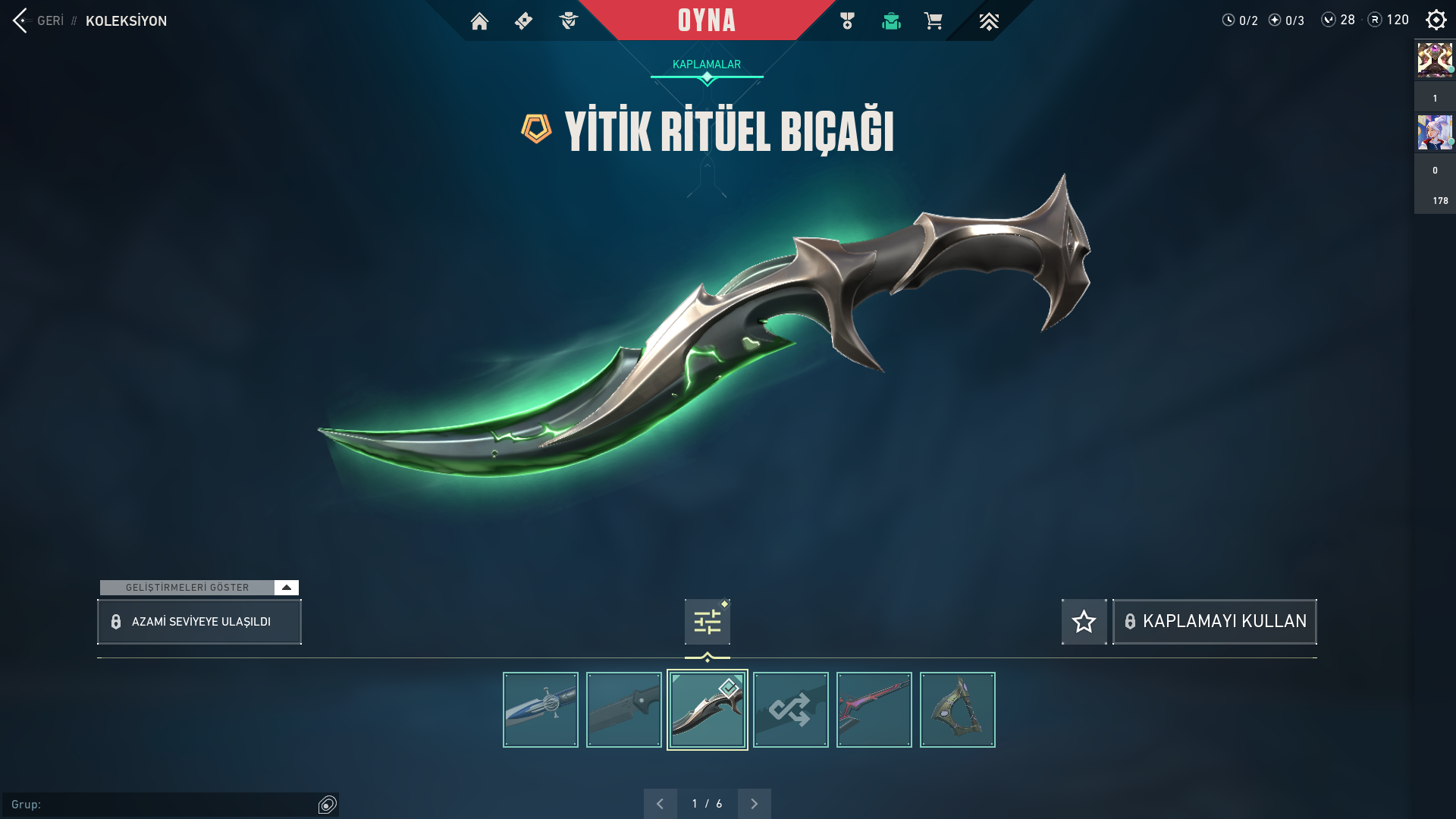
Task: Click the variant customization sliders icon above carousel
Action: coord(706,620)
